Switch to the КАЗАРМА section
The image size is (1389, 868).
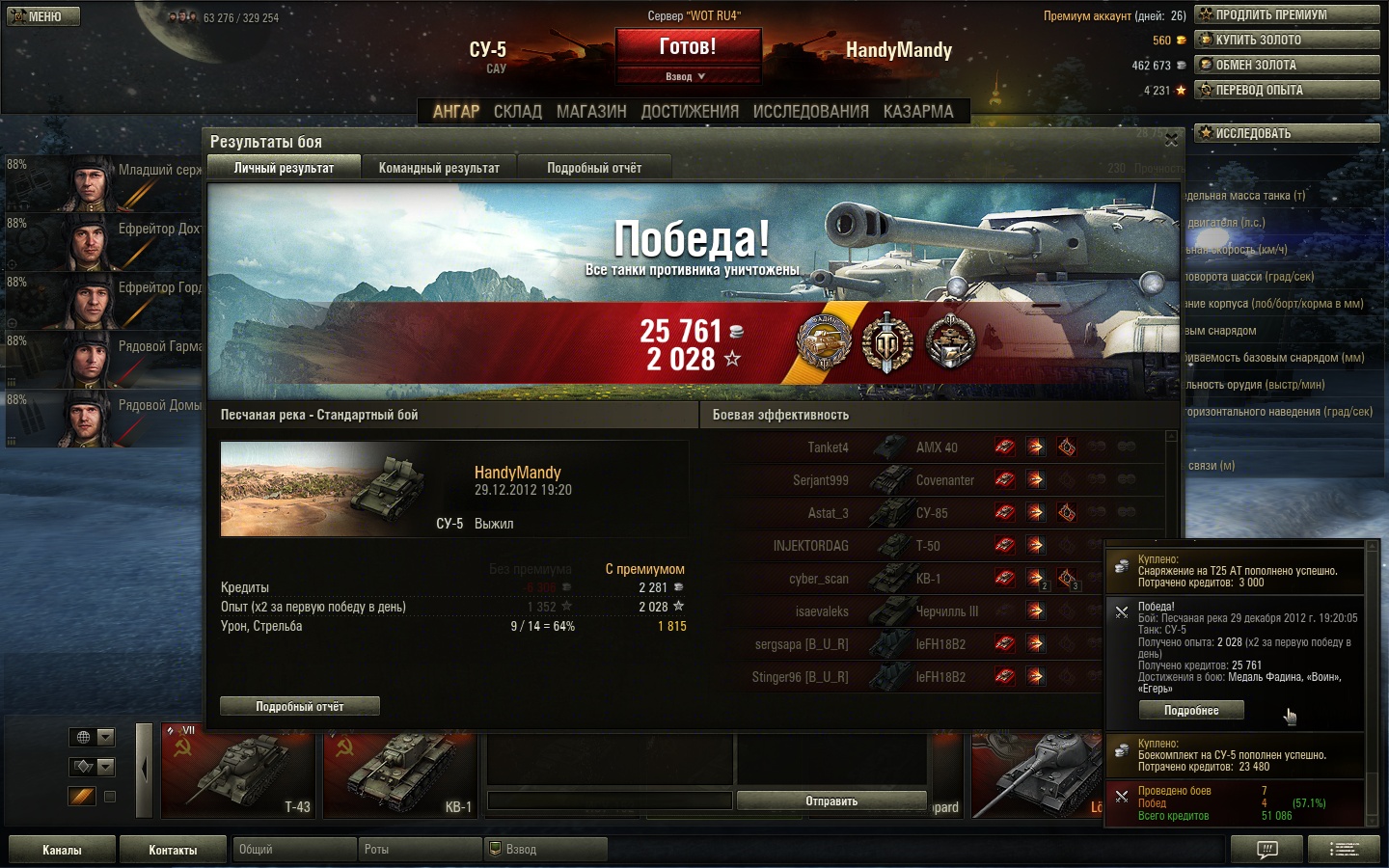click(x=918, y=112)
